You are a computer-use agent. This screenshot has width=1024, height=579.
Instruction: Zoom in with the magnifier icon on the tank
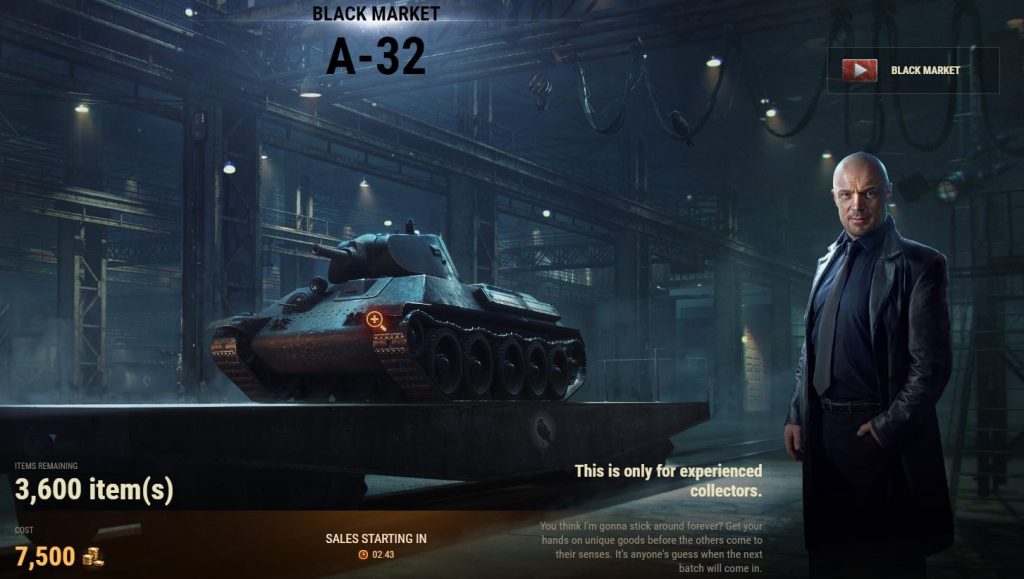(x=375, y=320)
